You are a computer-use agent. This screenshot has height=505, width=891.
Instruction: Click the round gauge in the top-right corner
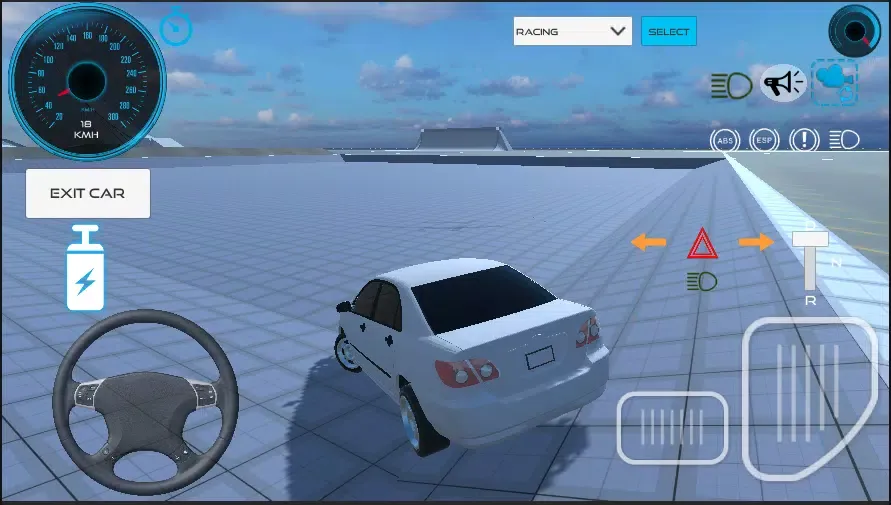(x=854, y=31)
